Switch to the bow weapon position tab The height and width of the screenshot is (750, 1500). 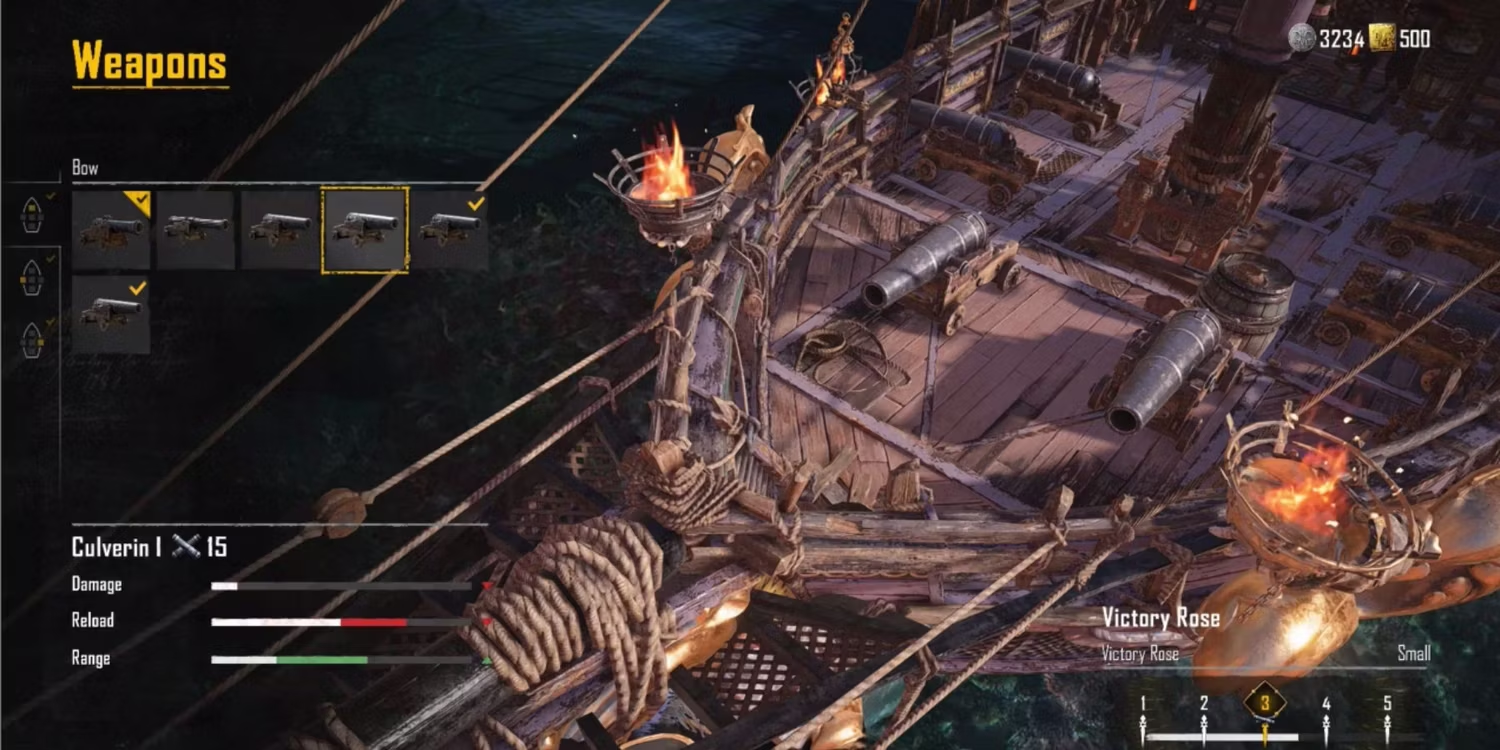click(x=32, y=213)
